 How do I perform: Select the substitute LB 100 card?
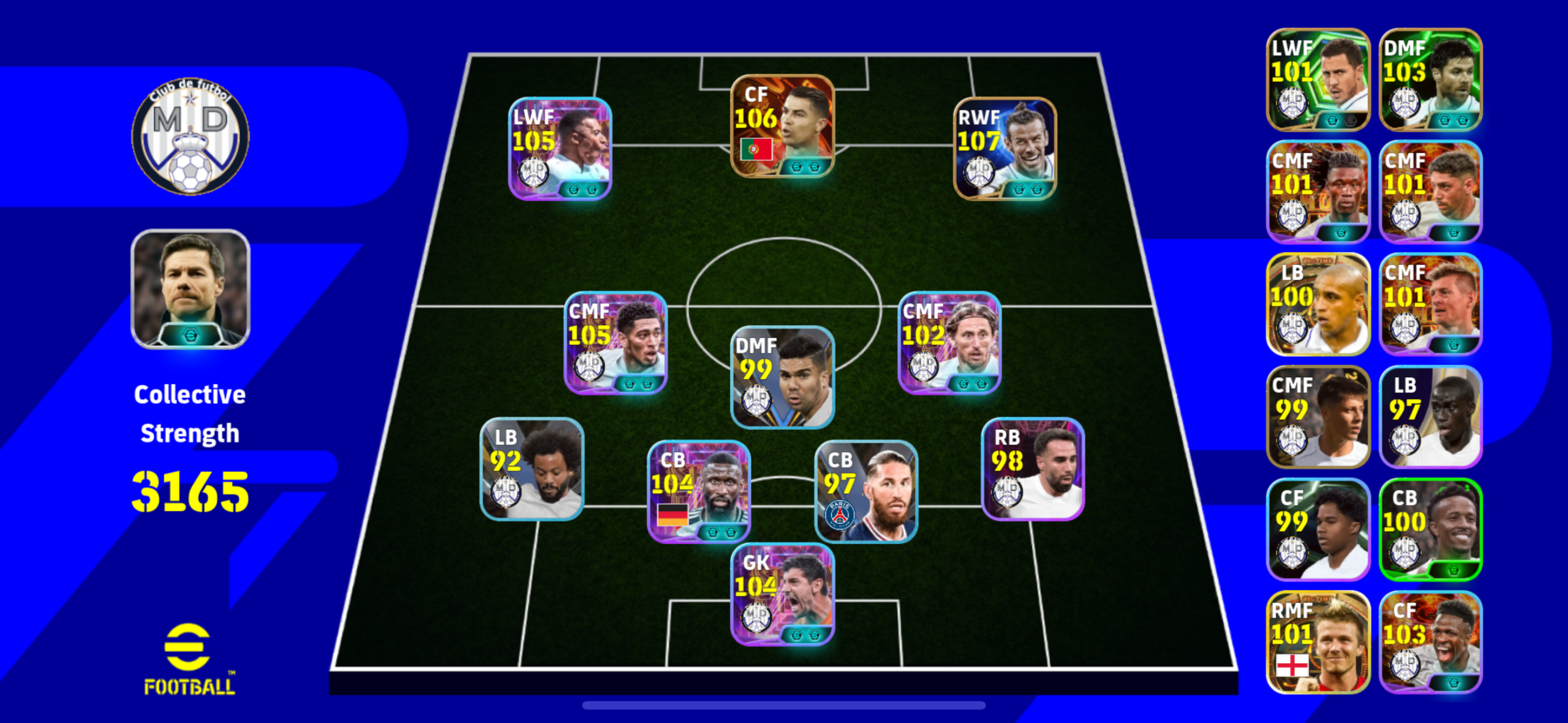(1317, 304)
